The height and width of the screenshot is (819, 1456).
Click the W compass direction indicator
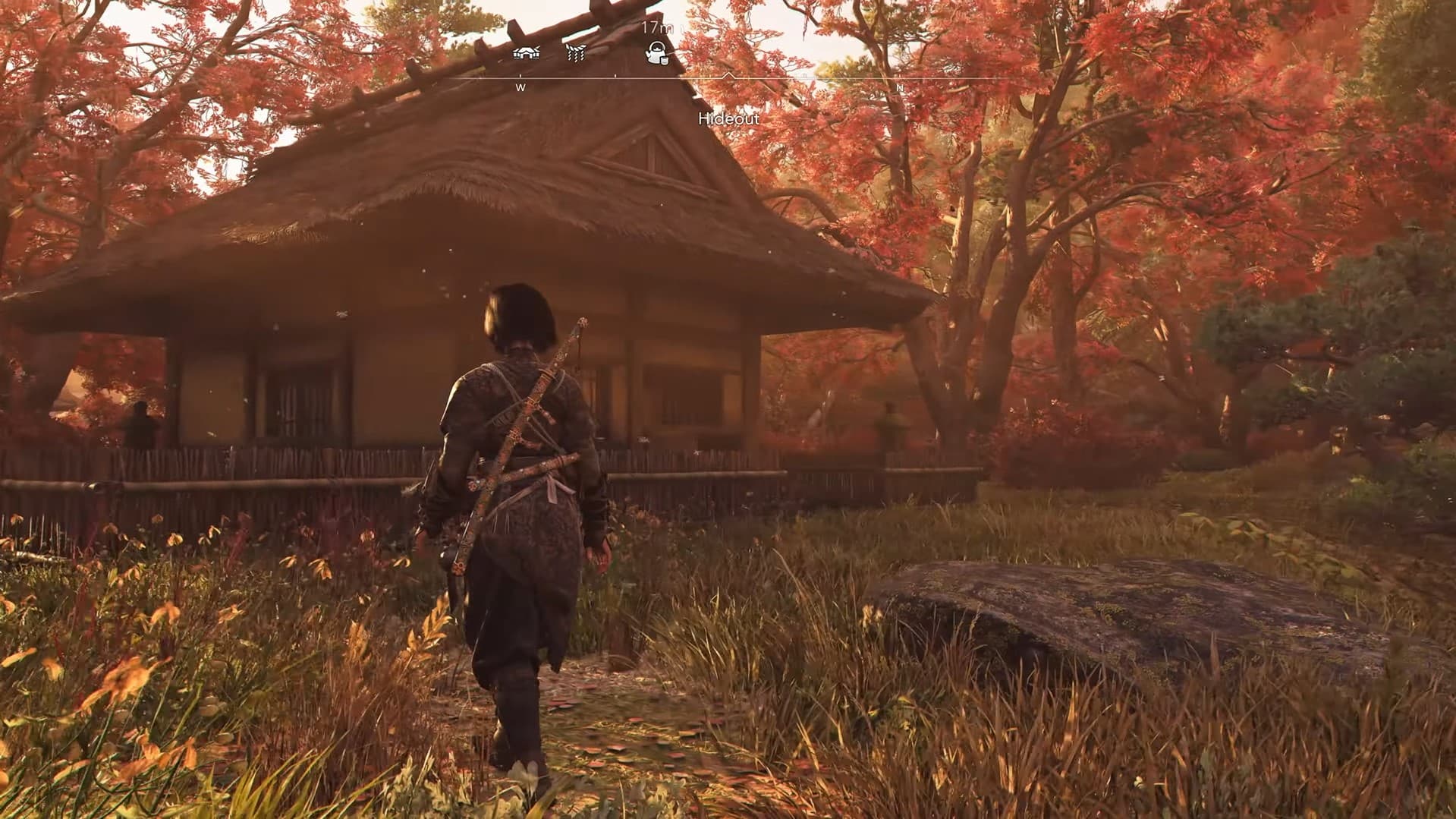520,88
